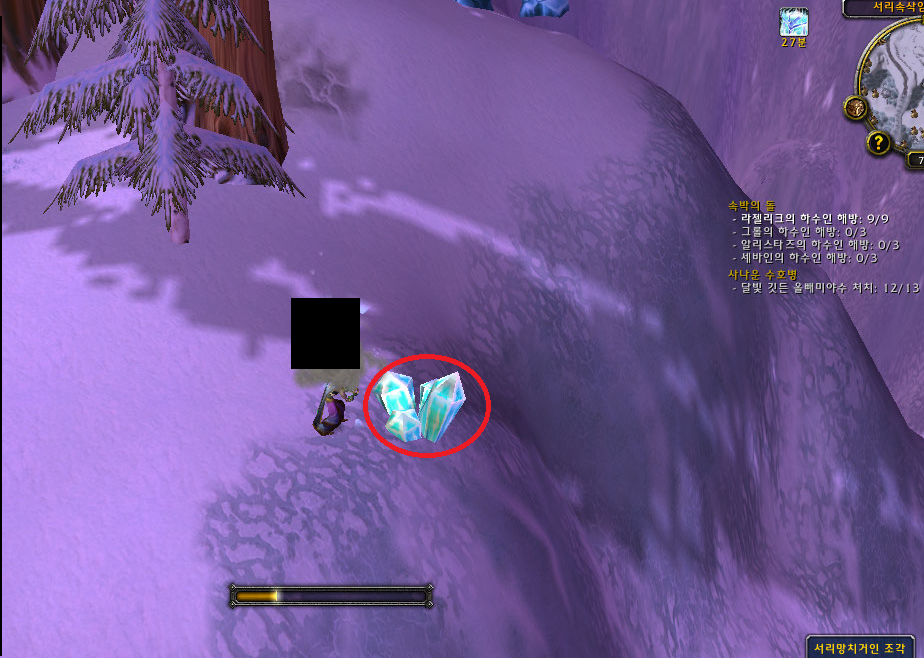
Task: Select the 속박의 돌 quest in tracker
Action: [754, 205]
